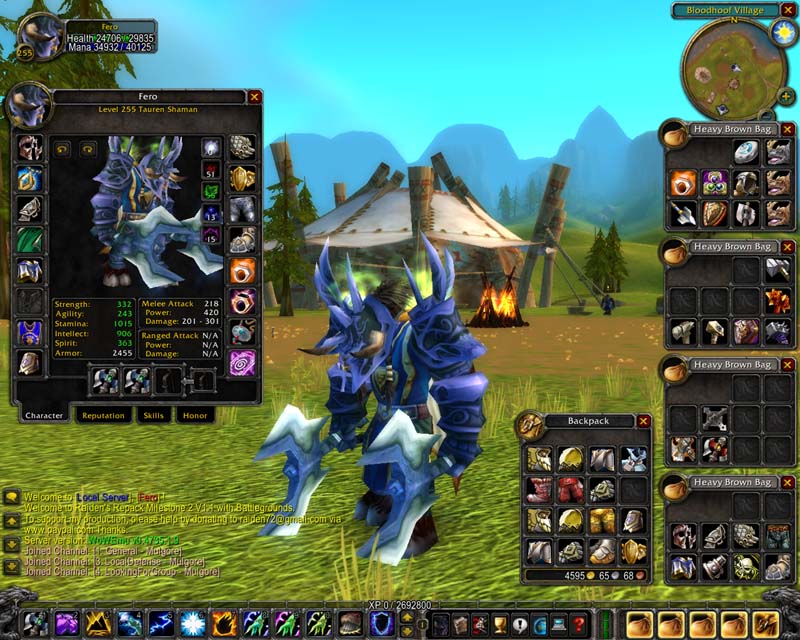Open the Skills tab
The height and width of the screenshot is (640, 800).
pos(153,415)
